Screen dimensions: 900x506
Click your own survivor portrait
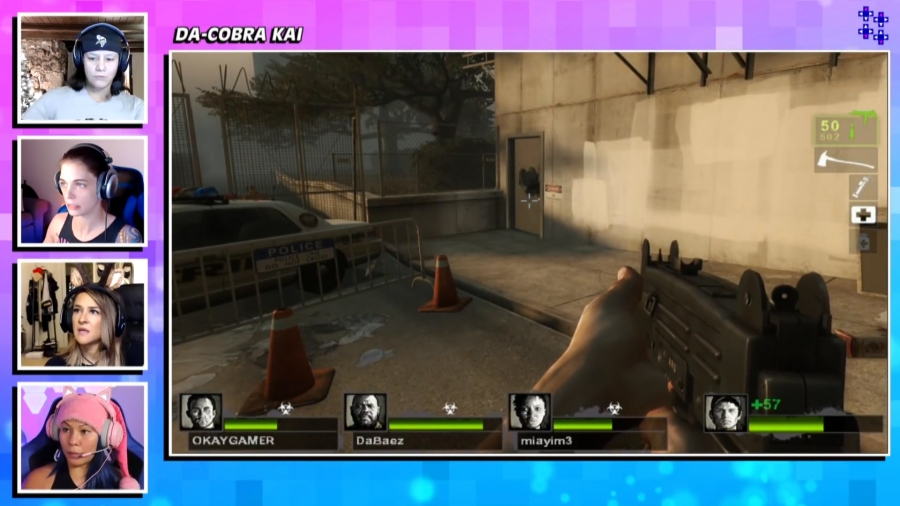point(724,412)
